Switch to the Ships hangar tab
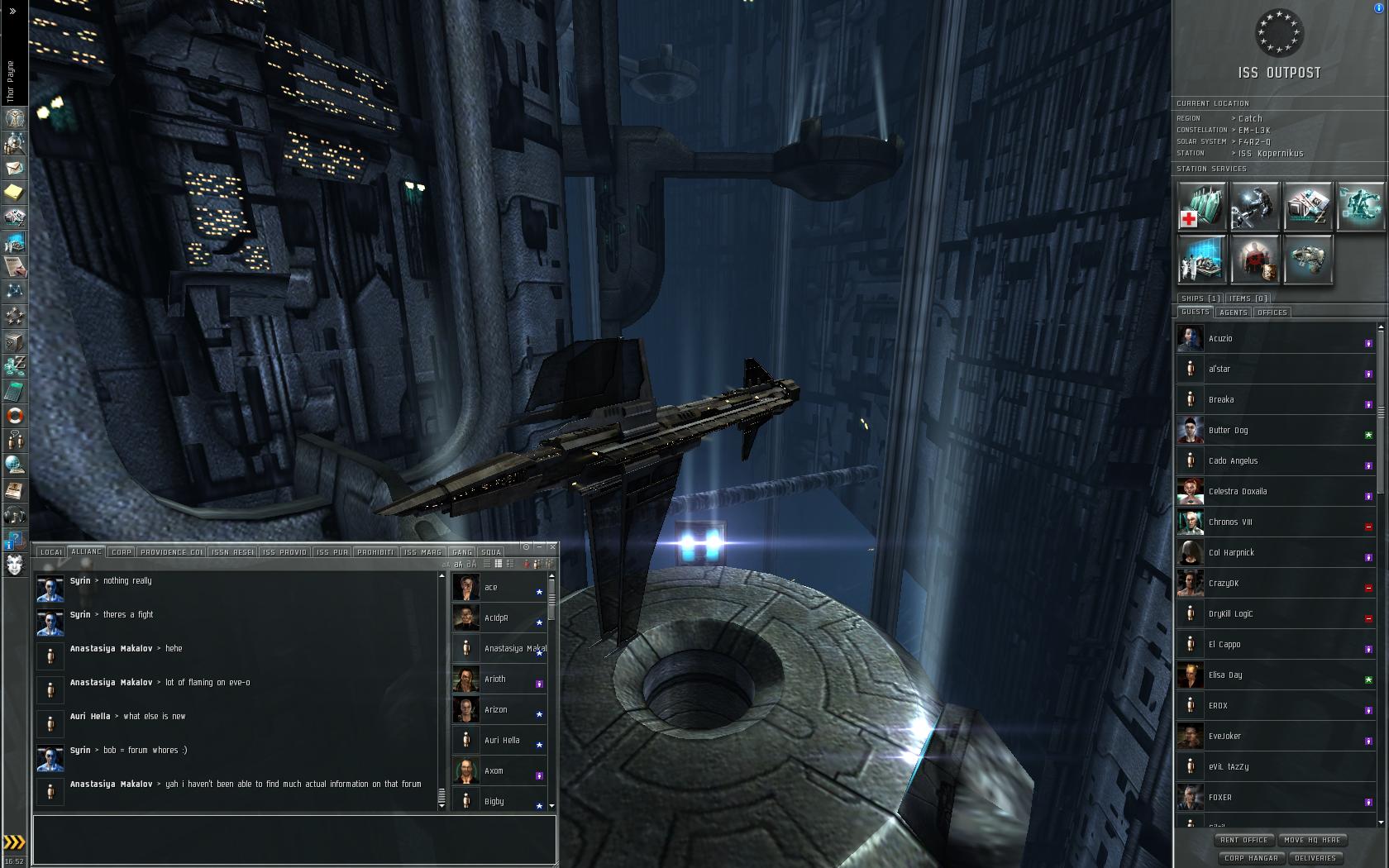 click(1200, 298)
